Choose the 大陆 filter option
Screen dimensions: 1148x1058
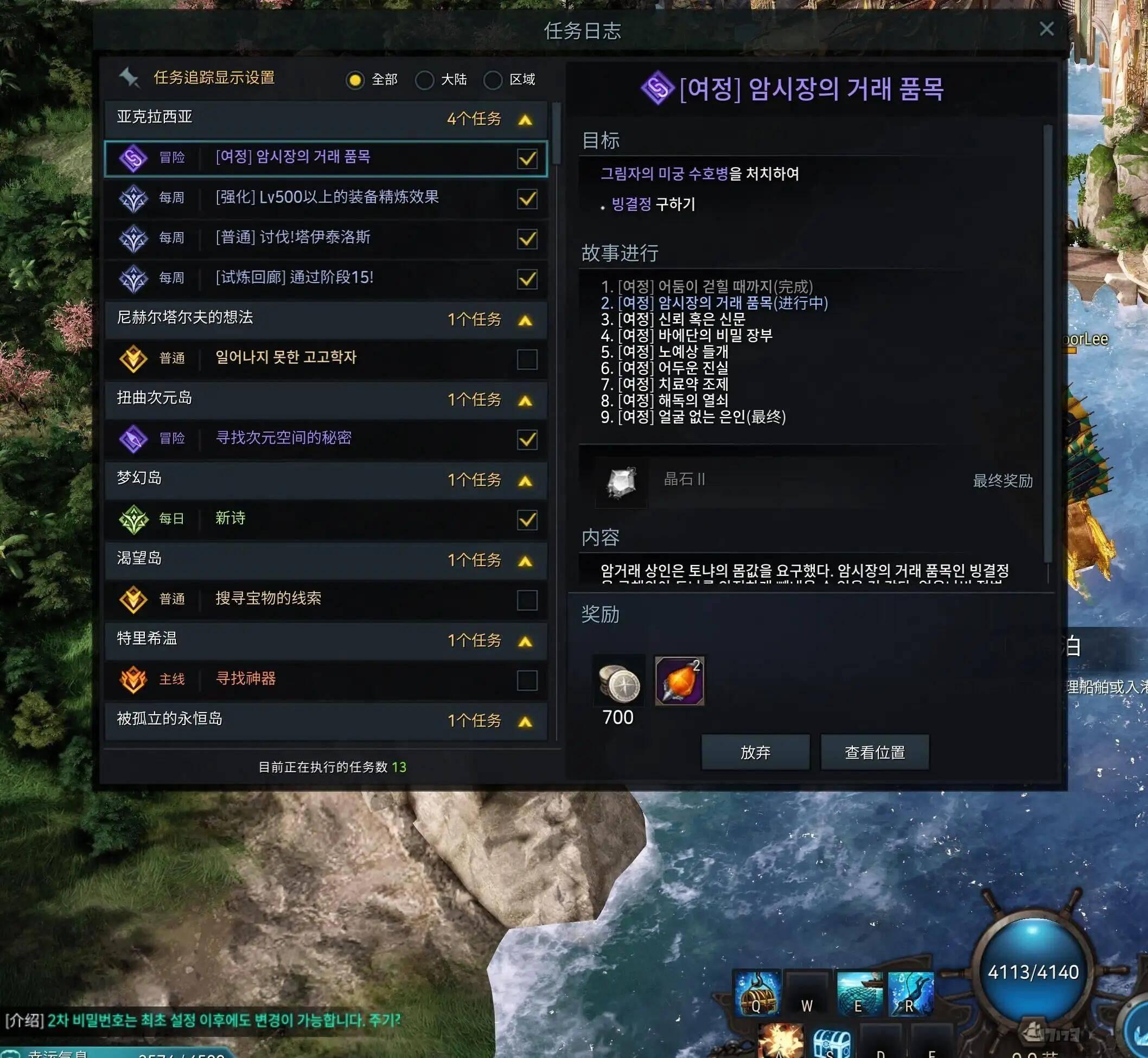[424, 80]
